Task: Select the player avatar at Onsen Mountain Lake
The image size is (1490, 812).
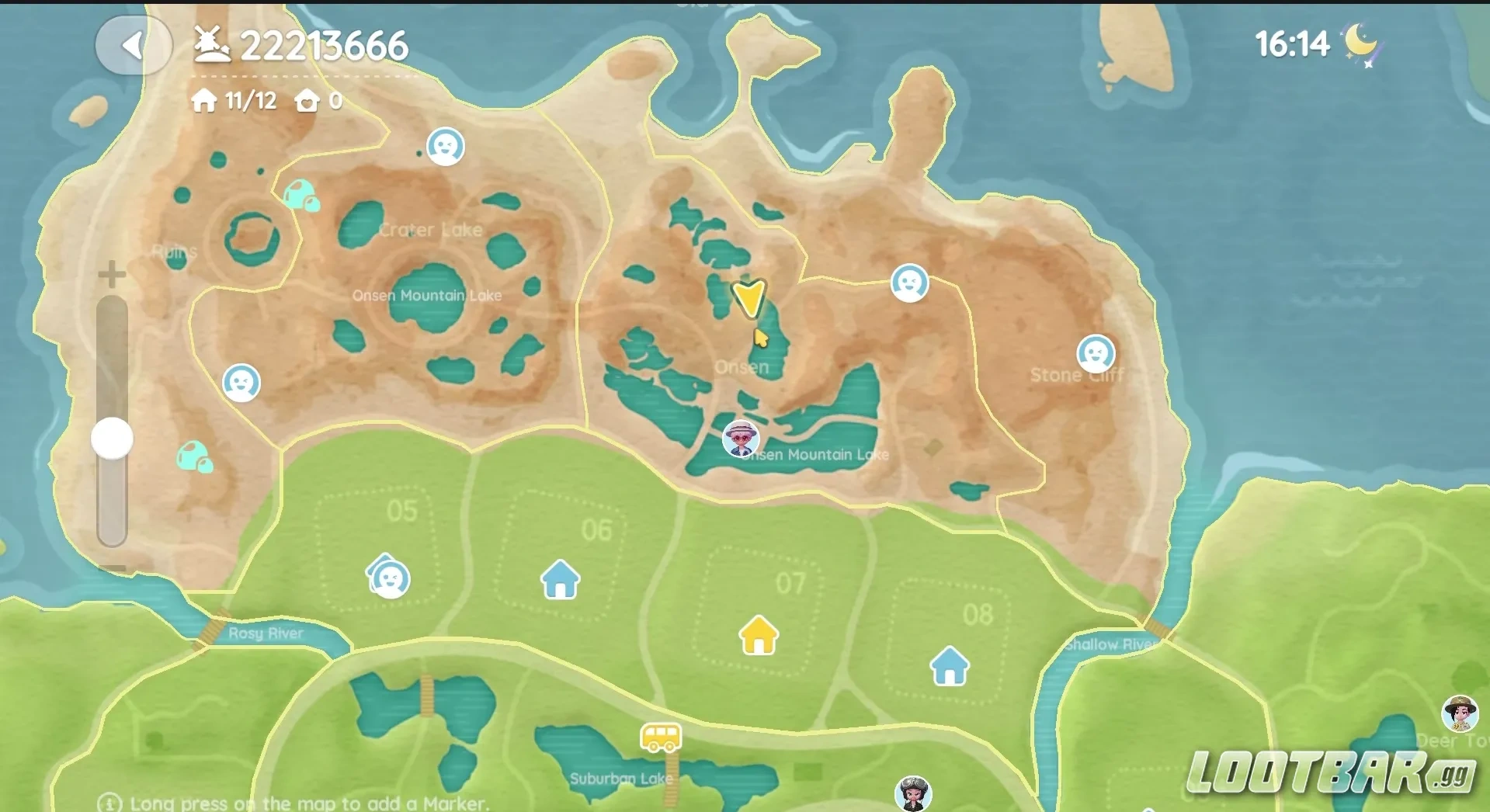Action: pos(740,439)
